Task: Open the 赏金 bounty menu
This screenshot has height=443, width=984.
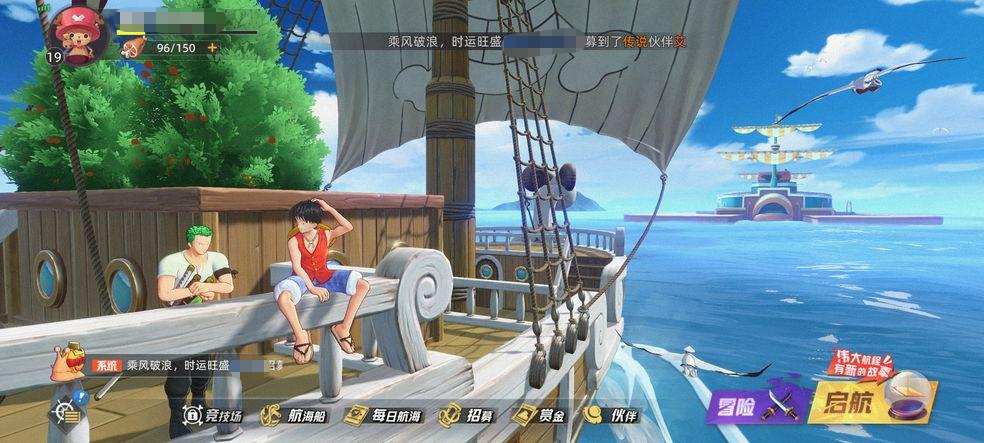Action: pos(540,416)
